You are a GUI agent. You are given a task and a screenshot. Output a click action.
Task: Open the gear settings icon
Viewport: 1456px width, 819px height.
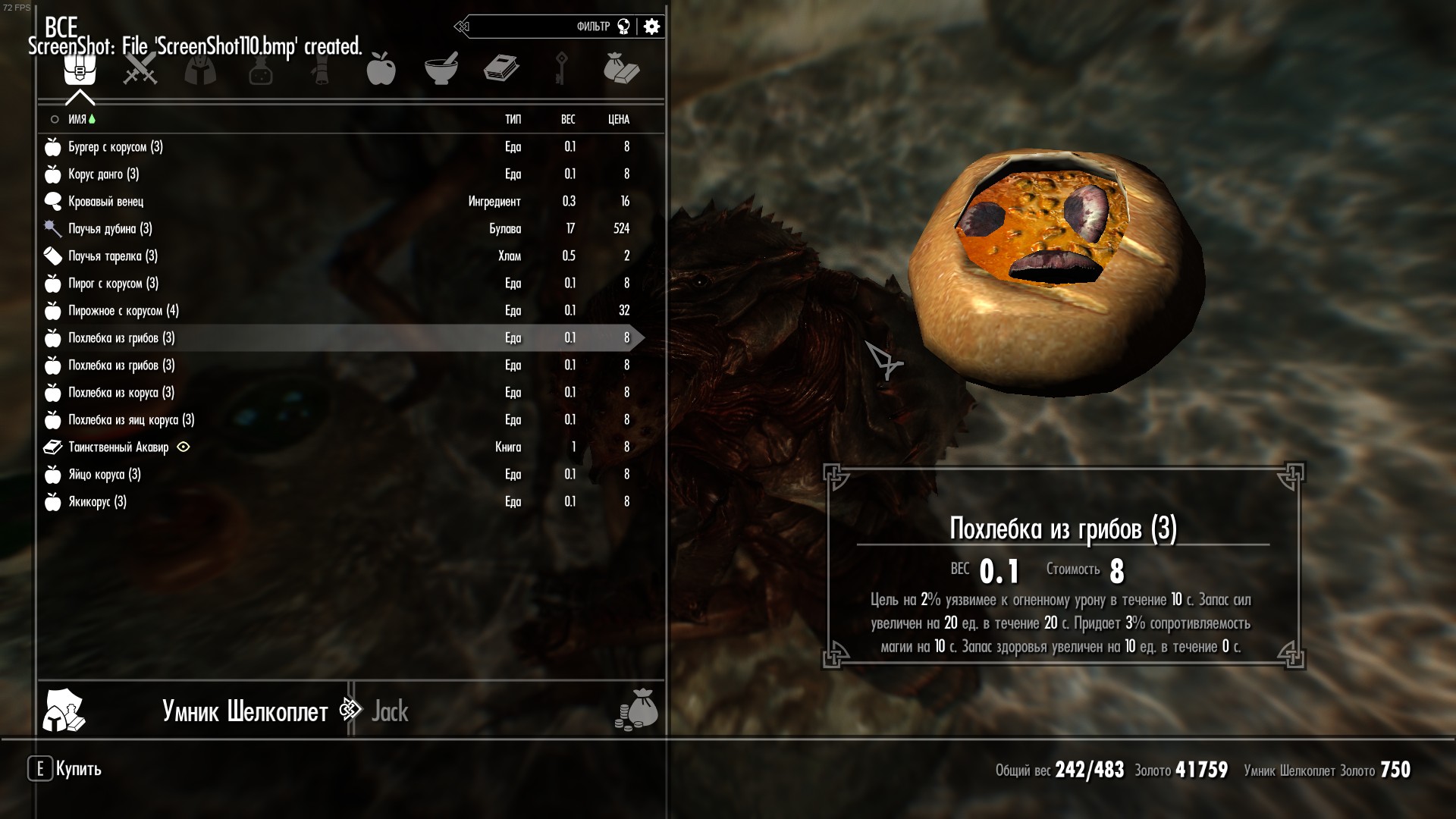point(651,27)
